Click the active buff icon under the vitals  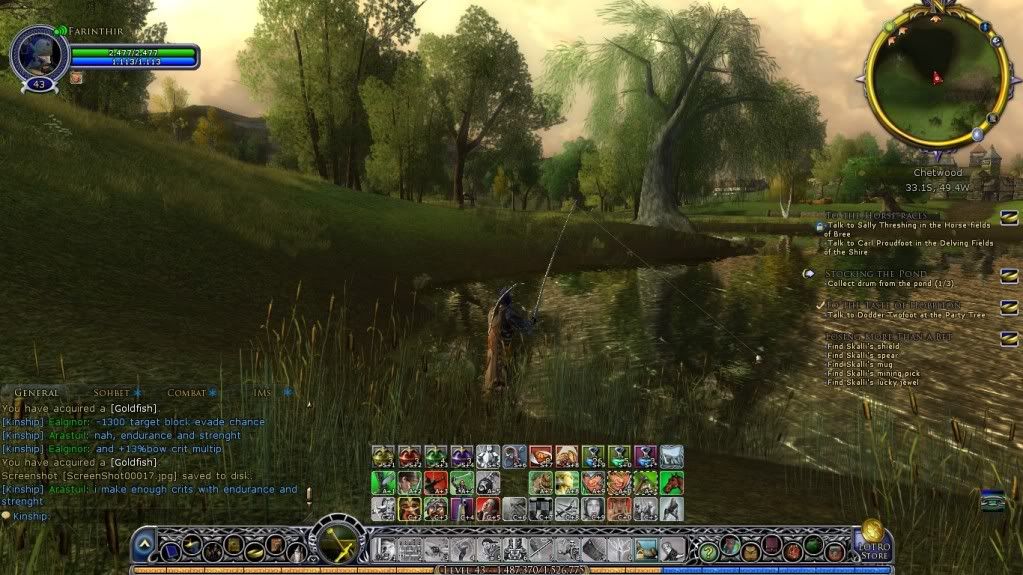point(76,77)
